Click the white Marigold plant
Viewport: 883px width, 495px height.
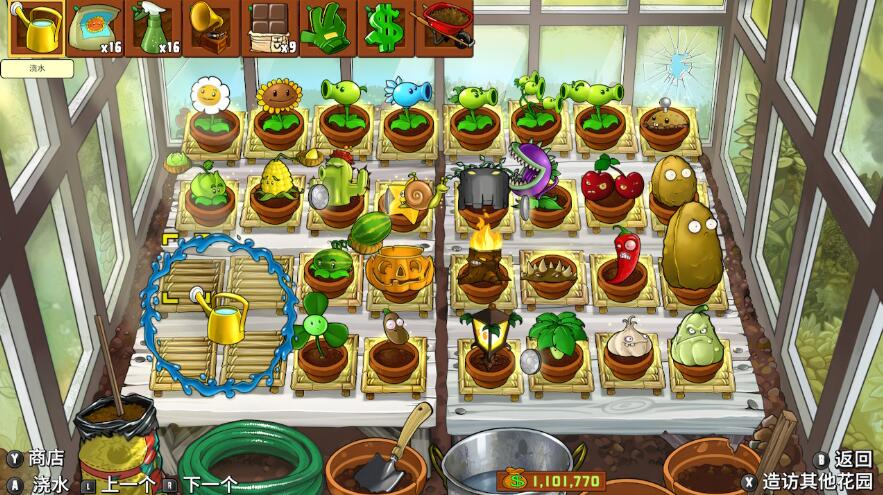coord(211,105)
